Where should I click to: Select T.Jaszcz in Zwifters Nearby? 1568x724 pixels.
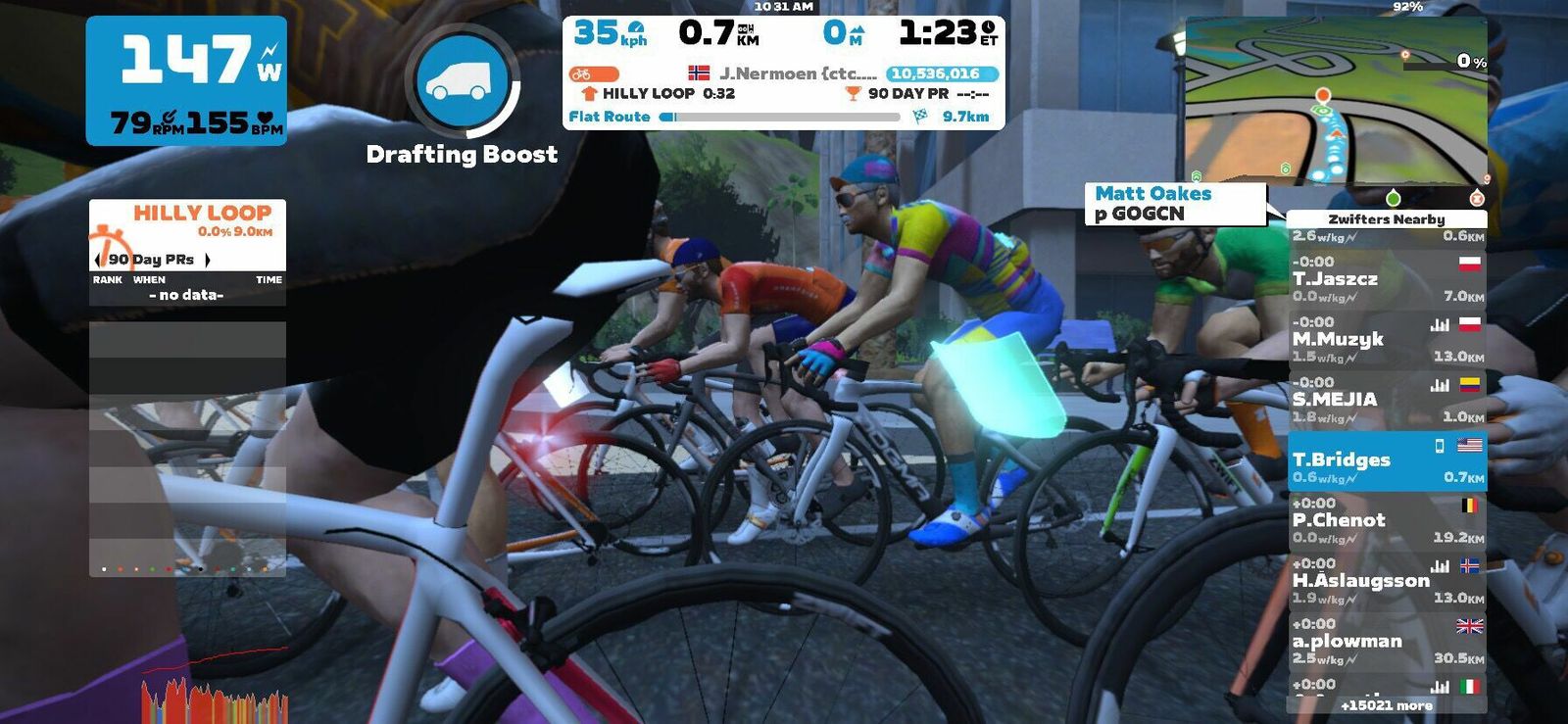pyautogui.click(x=1386, y=279)
